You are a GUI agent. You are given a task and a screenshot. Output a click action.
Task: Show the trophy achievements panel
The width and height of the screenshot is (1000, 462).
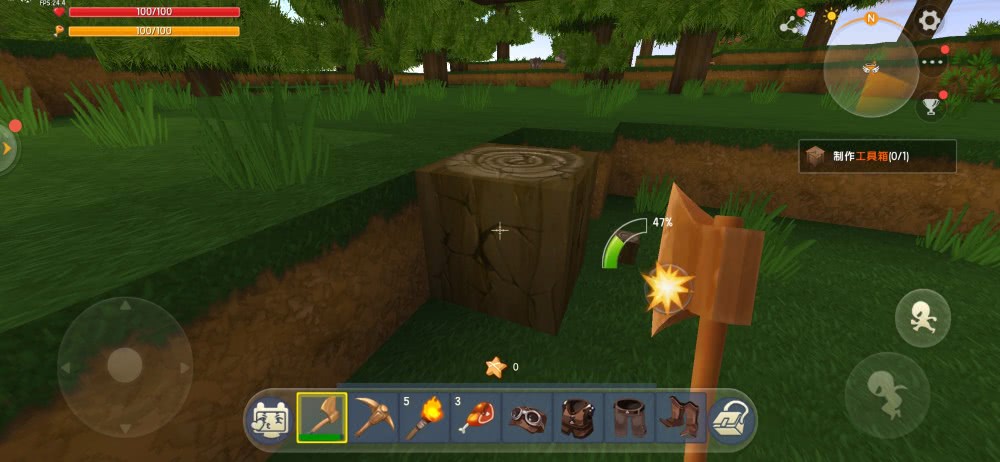932,104
